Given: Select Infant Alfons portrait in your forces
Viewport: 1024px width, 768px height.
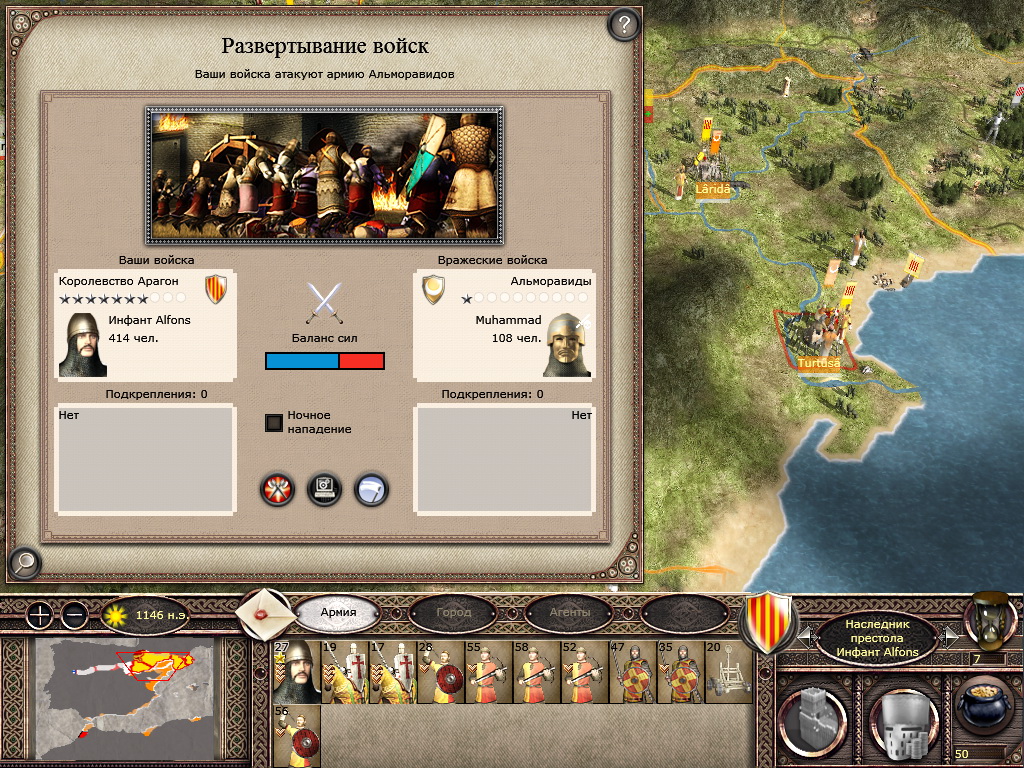Looking at the screenshot, I should click(x=83, y=345).
